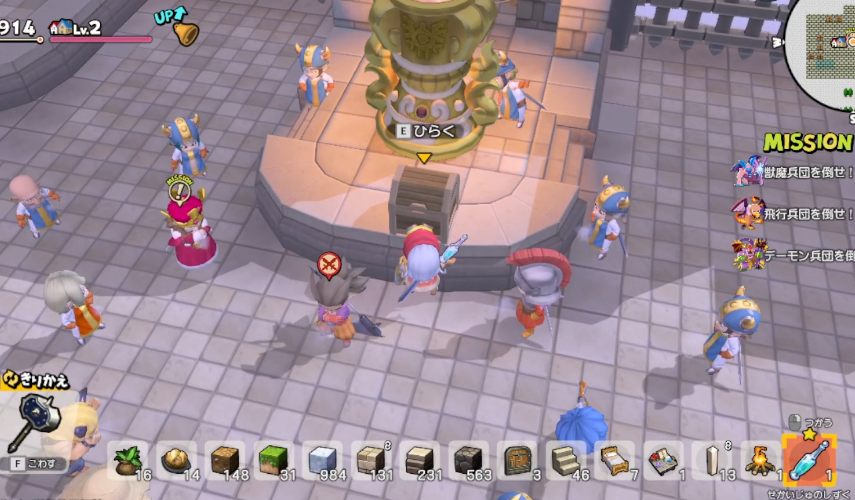Choose the stone stairs hotbar slot
This screenshot has height=500, width=855.
click(568, 460)
